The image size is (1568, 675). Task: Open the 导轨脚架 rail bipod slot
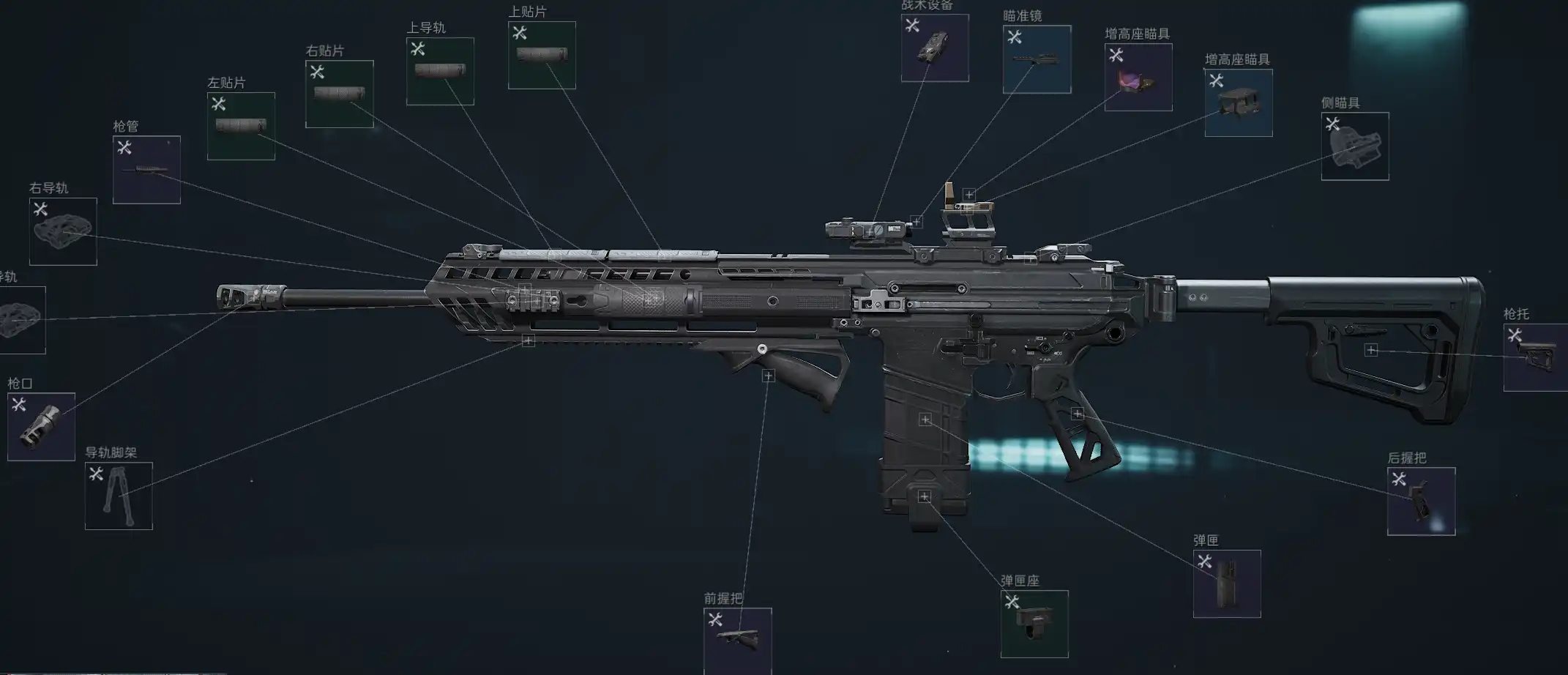pos(119,496)
